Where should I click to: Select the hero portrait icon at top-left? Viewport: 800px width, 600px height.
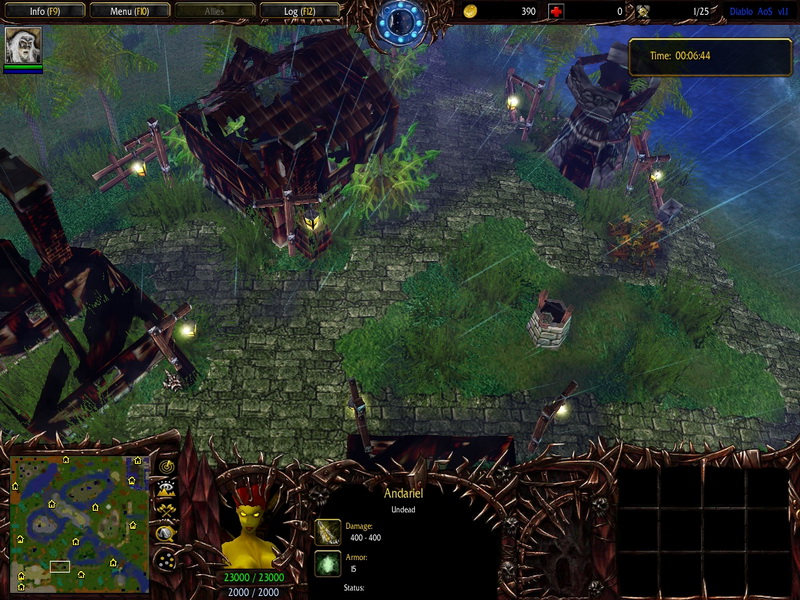click(23, 46)
